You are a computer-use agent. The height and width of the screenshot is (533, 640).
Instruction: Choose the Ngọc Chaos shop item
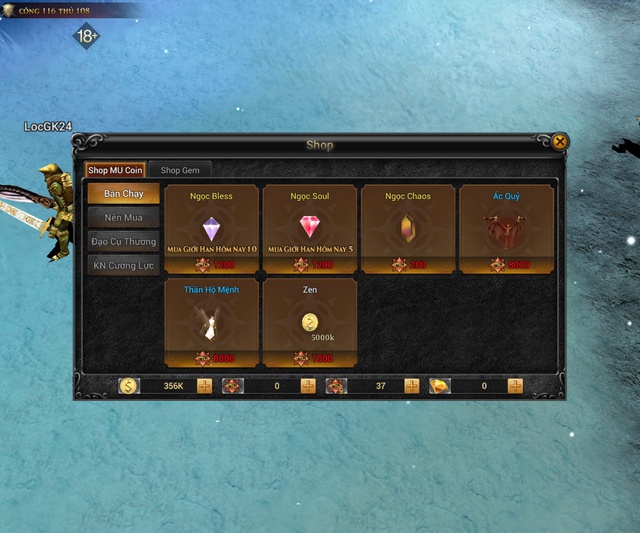coord(408,229)
